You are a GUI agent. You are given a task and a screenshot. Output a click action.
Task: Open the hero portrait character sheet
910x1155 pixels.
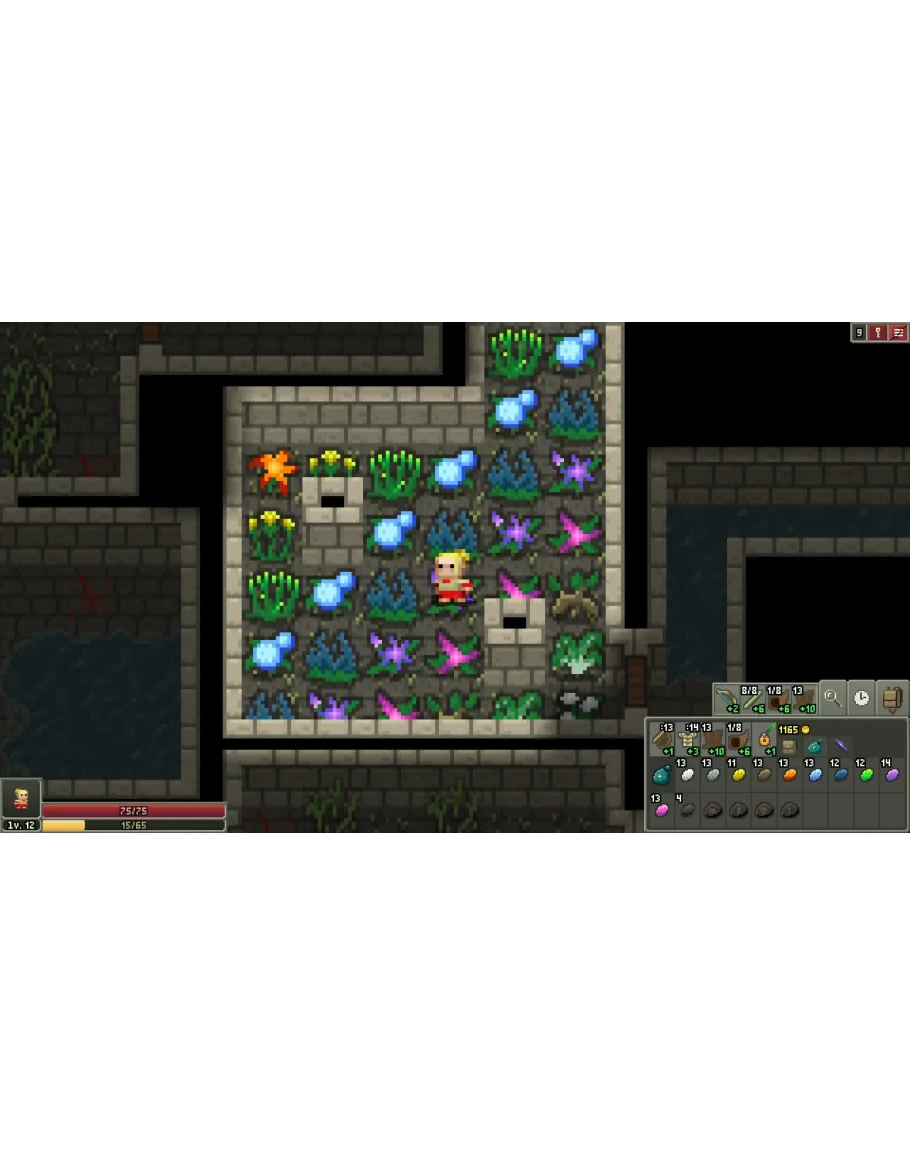coord(21,799)
